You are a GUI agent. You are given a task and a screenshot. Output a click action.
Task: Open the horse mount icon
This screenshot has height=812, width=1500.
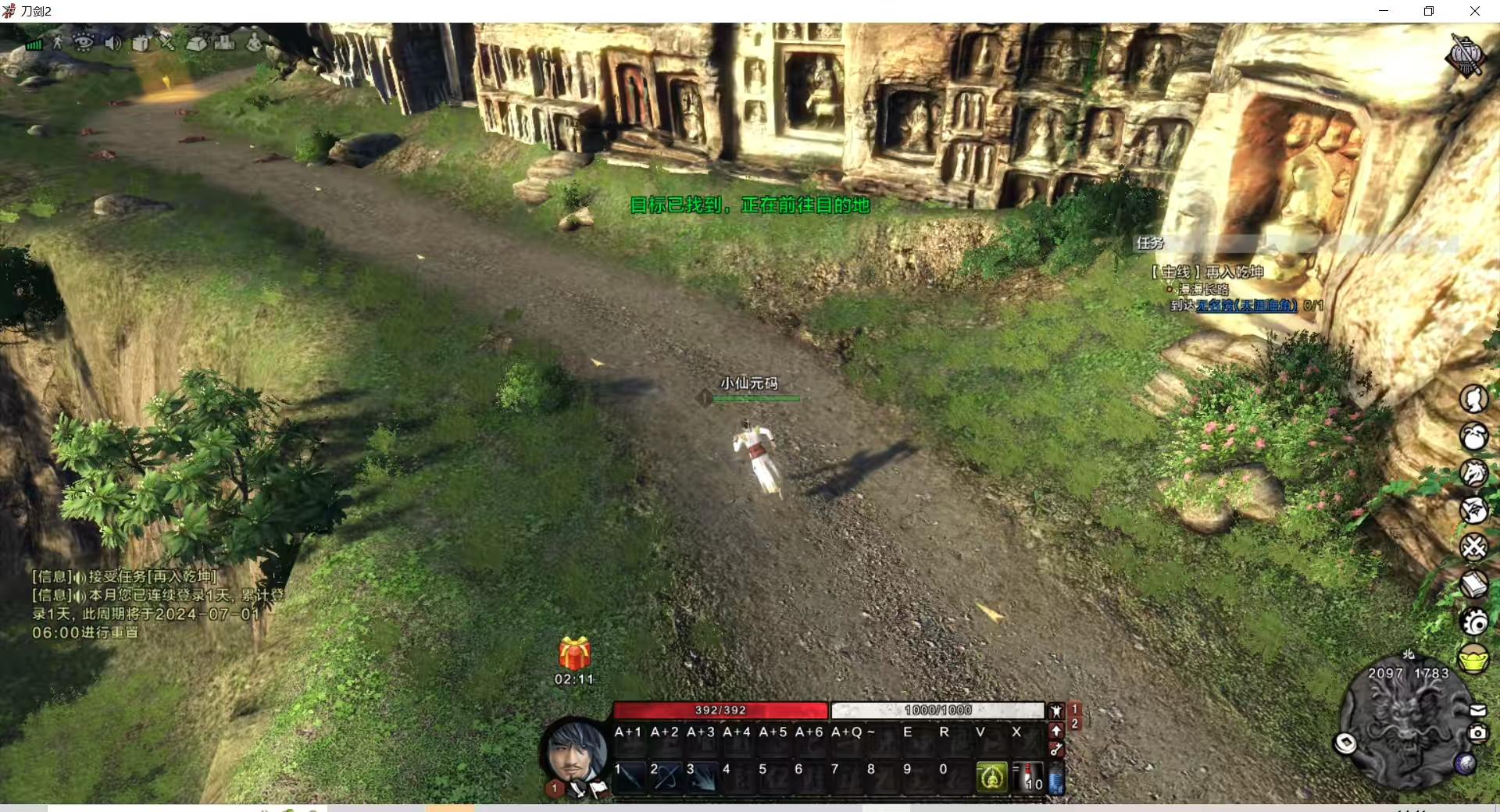(1473, 473)
